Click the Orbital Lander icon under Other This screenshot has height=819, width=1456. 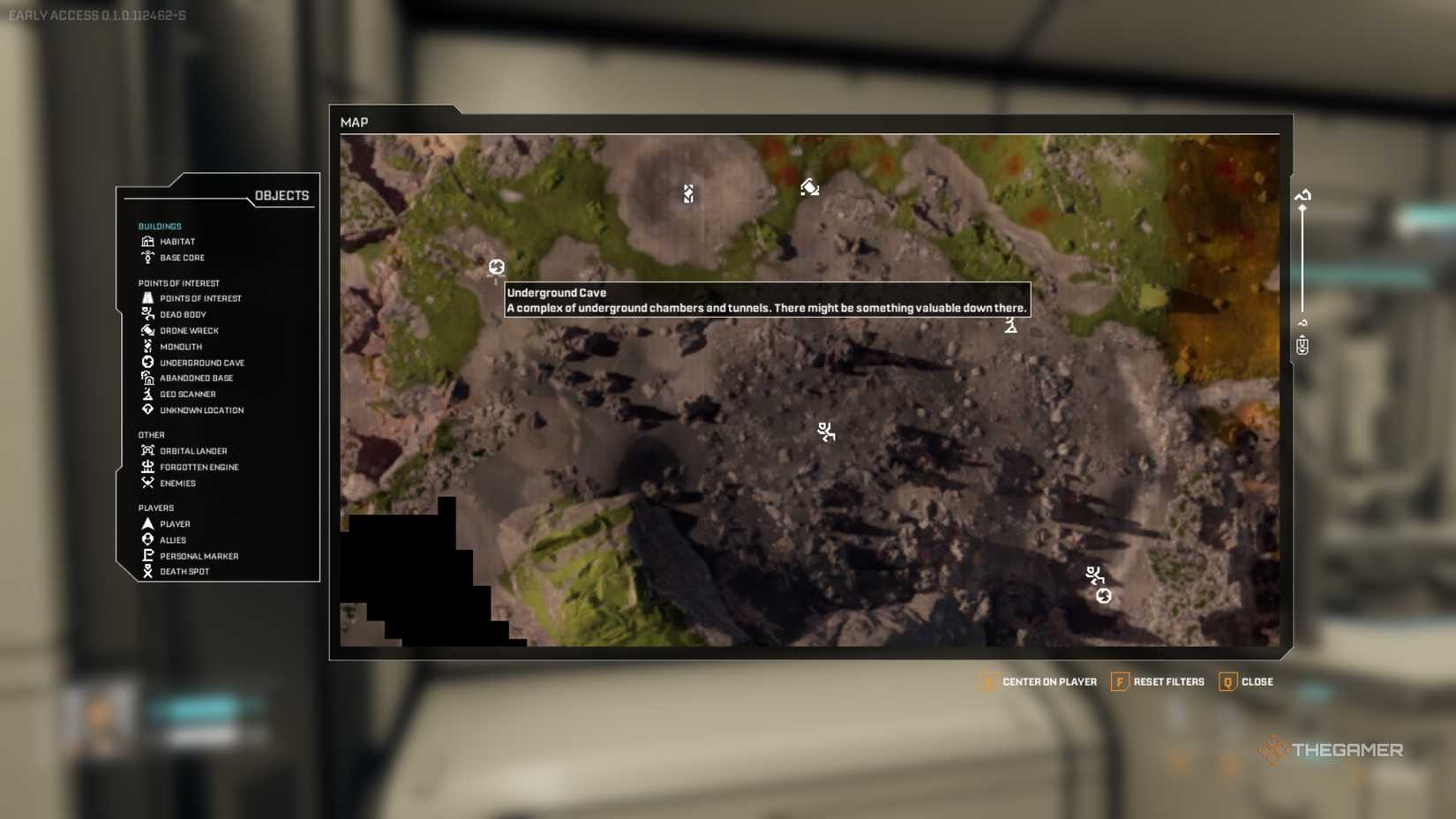click(x=149, y=450)
